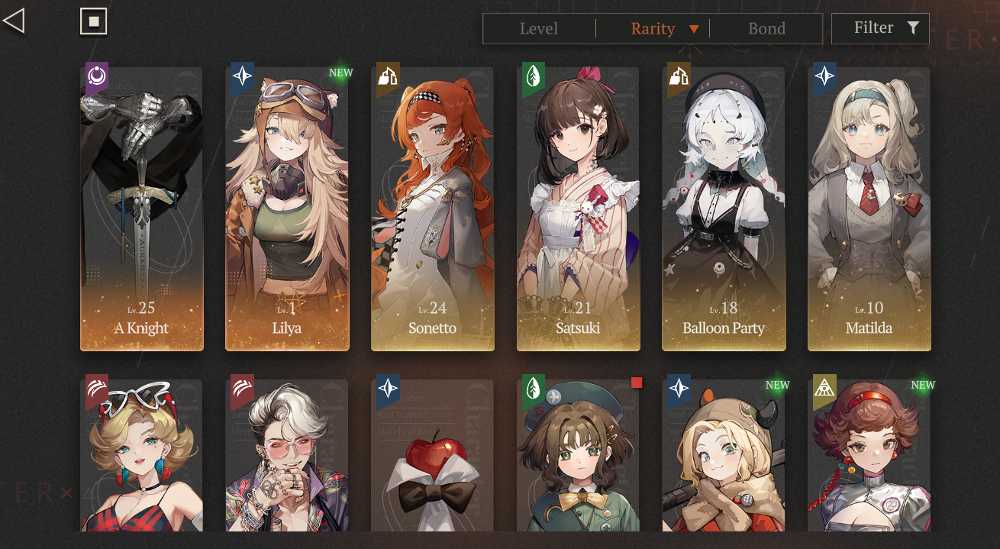Viewport: 1000px width, 549px height.
Task: Click the square icon button beside back arrow
Action: (93, 21)
